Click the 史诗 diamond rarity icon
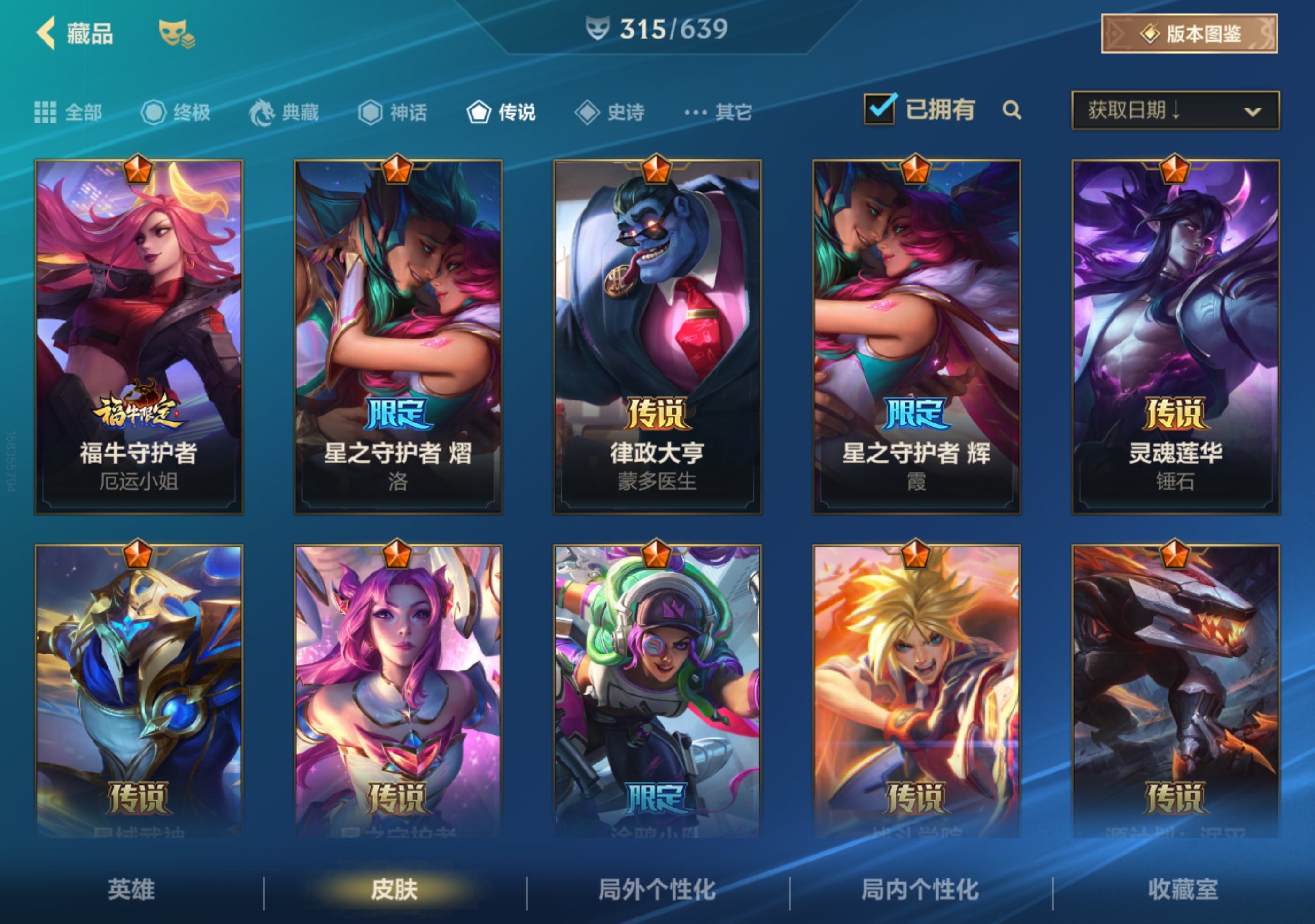Image resolution: width=1315 pixels, height=924 pixels. (588, 112)
